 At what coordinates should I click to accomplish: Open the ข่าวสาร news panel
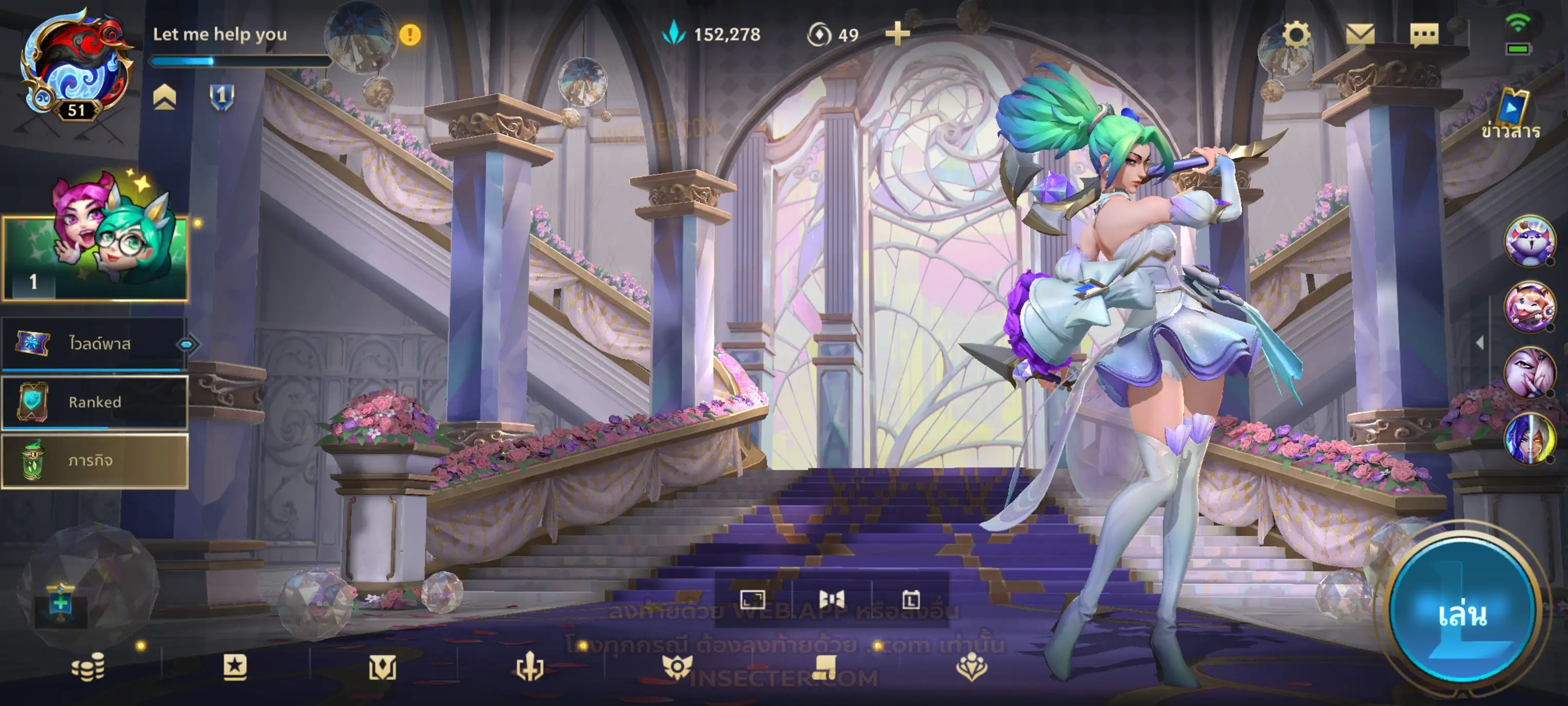pyautogui.click(x=1511, y=116)
